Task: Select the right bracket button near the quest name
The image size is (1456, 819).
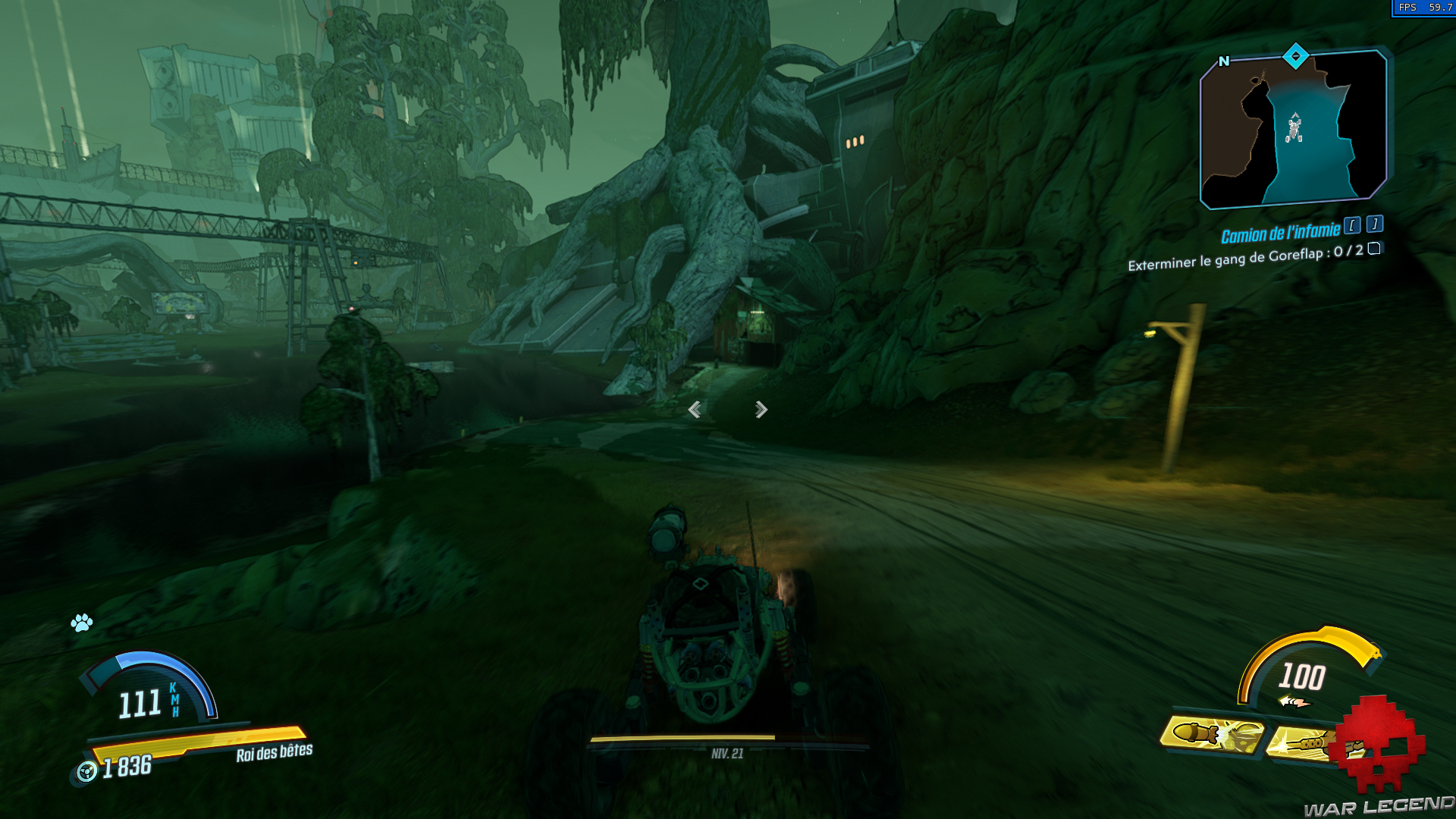Action: click(1375, 224)
